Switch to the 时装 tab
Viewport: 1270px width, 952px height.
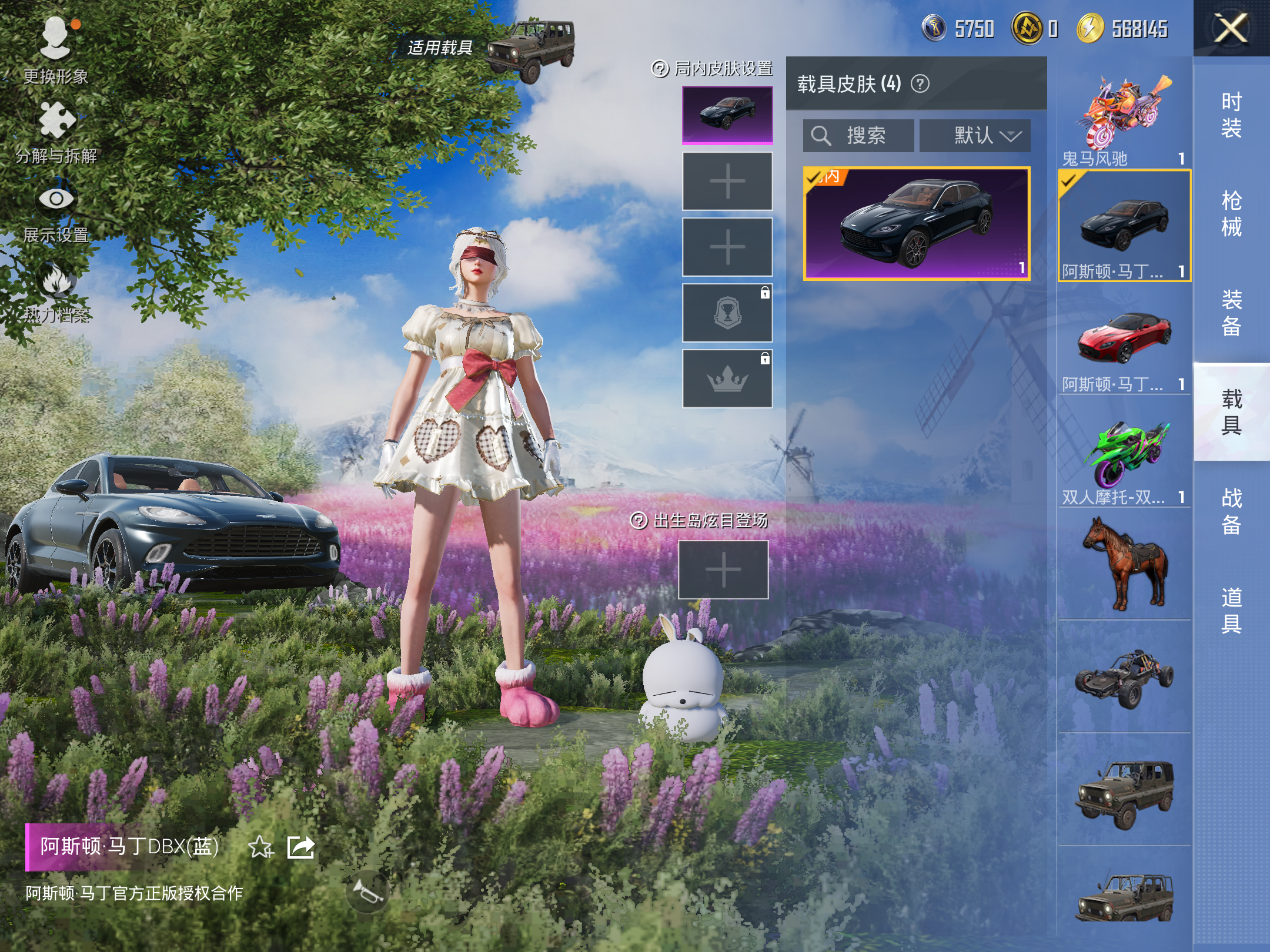pos(1231,115)
